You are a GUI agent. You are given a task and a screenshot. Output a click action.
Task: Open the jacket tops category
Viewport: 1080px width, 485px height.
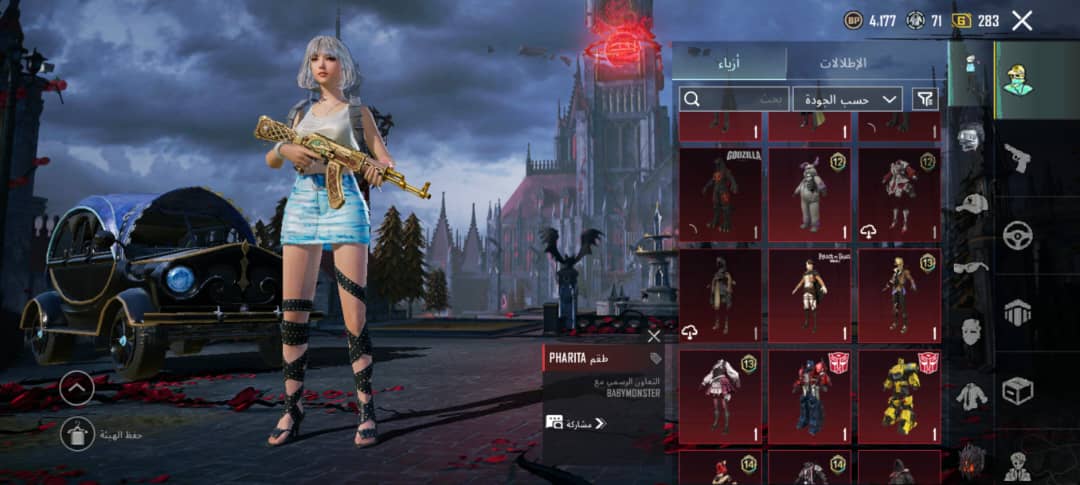[971, 396]
